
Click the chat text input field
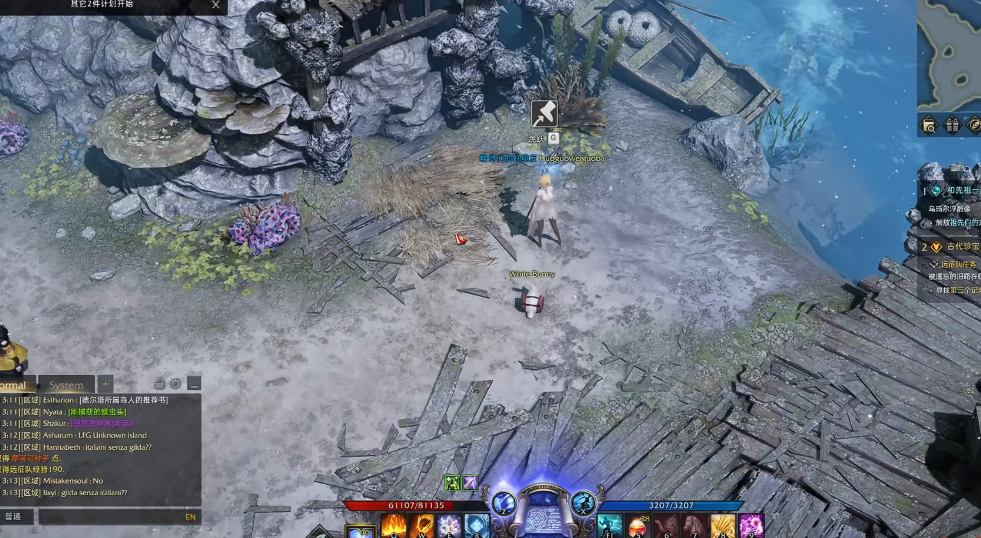[x=110, y=517]
